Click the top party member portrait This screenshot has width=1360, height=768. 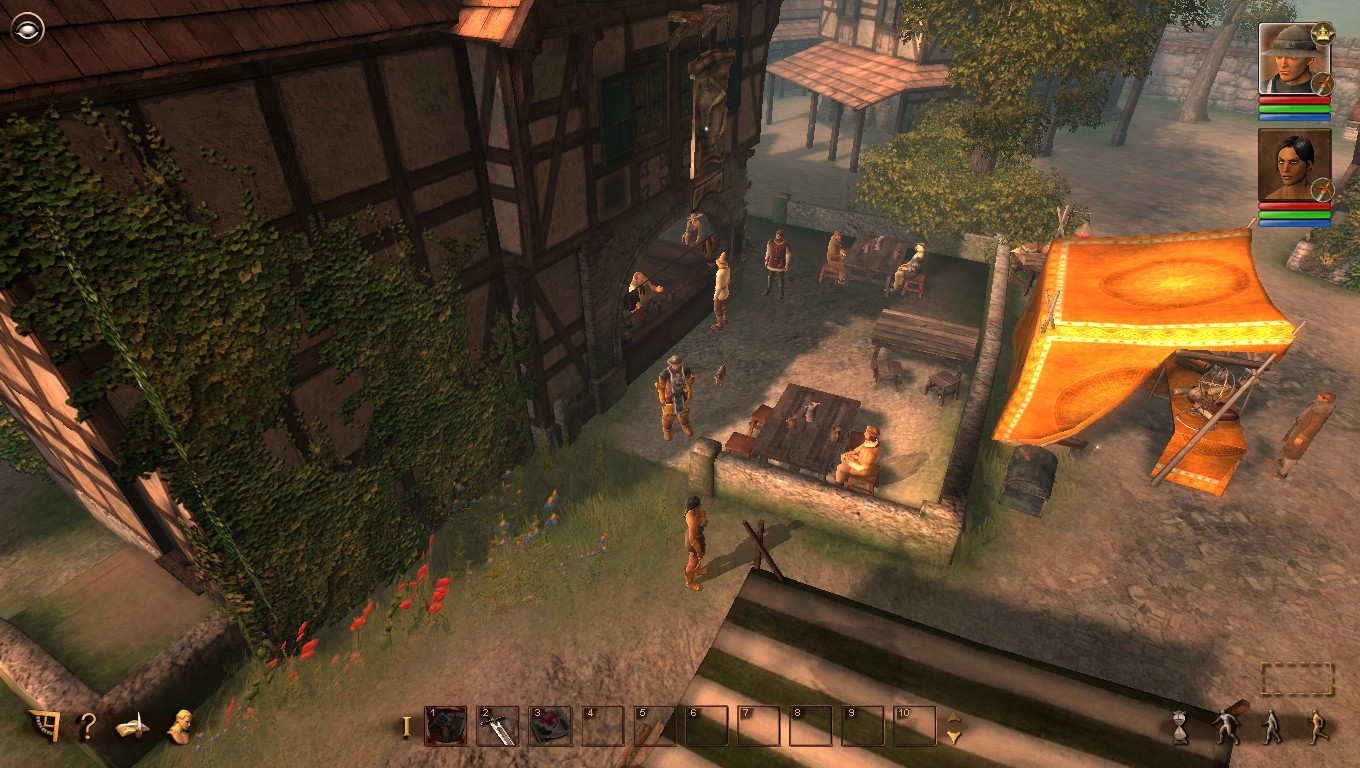click(x=1293, y=60)
